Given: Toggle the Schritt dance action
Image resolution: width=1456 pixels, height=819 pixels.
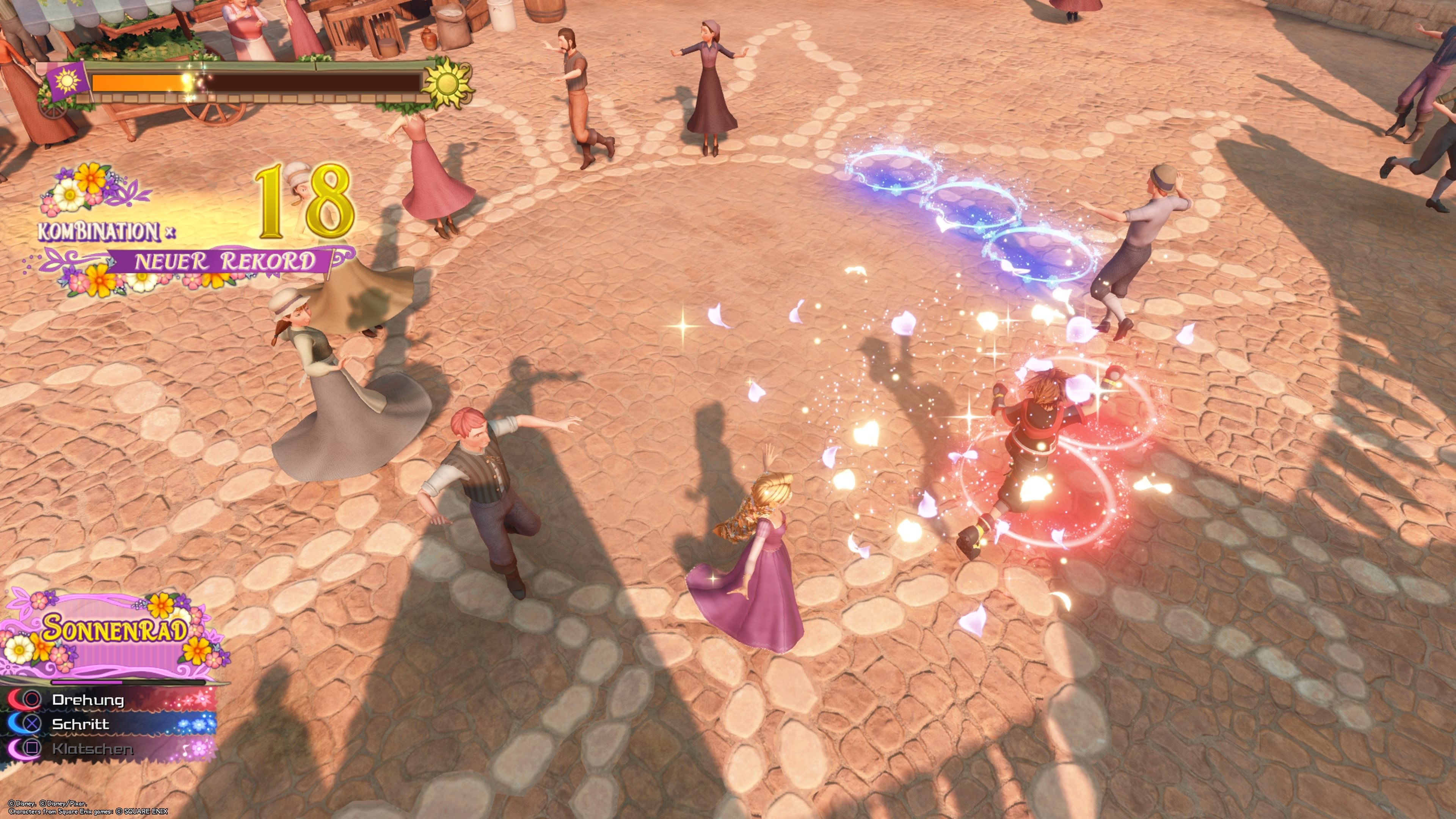Looking at the screenshot, I should coord(82,724).
